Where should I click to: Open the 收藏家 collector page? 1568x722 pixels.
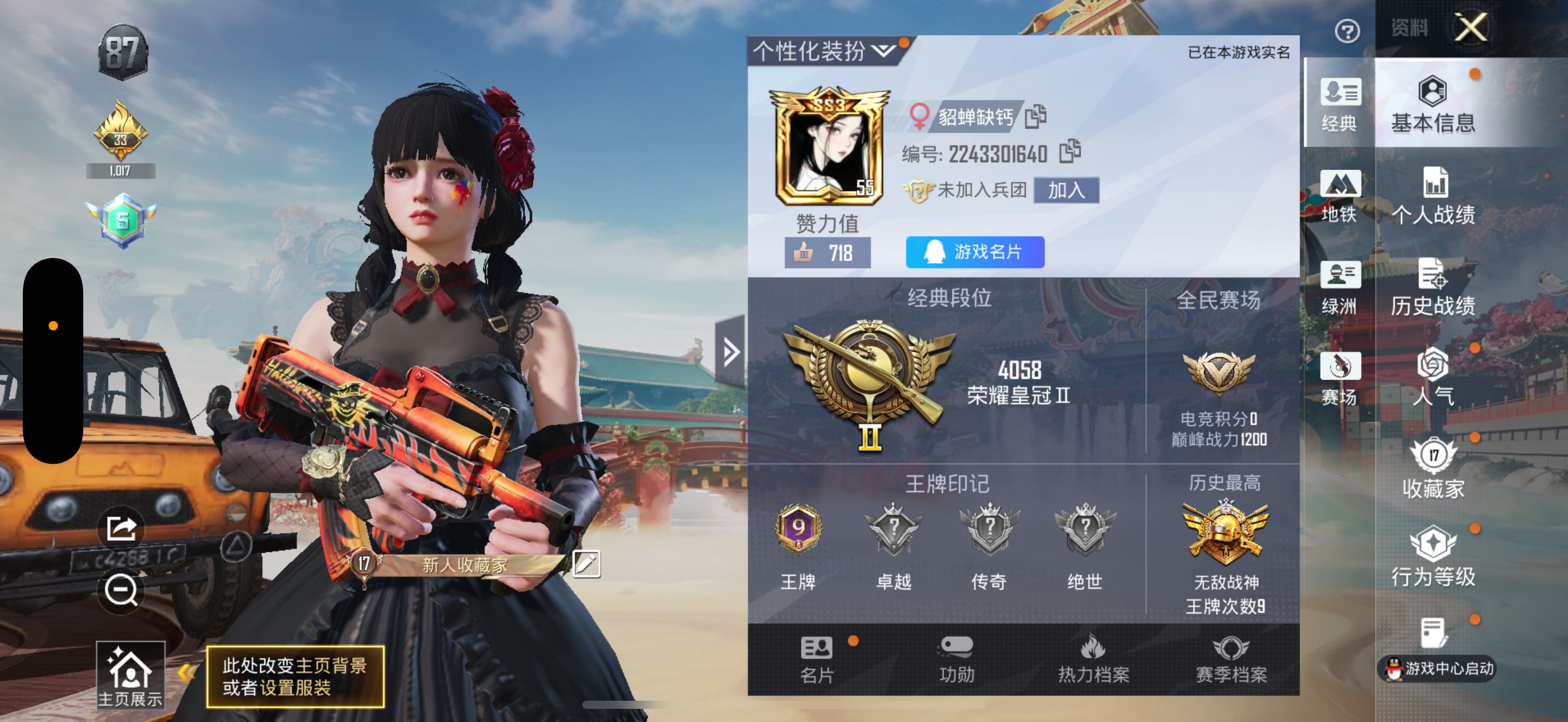click(1433, 469)
